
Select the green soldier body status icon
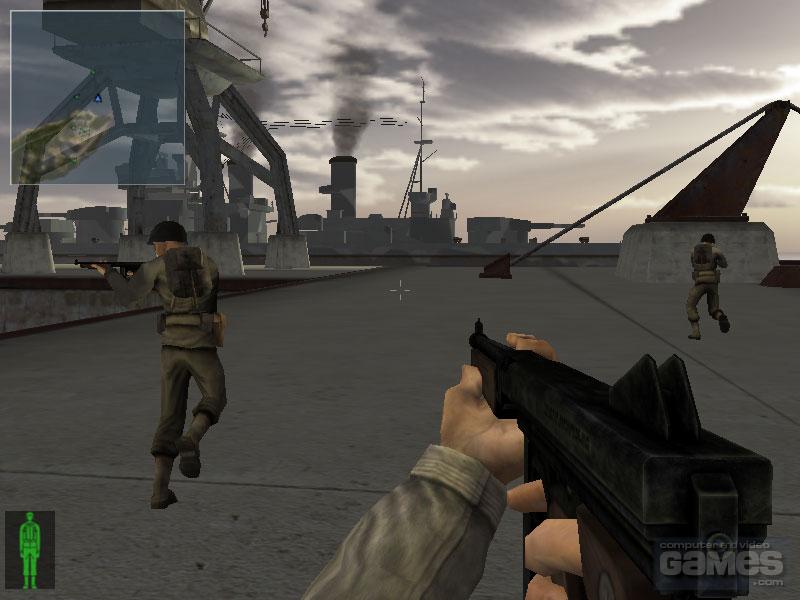(x=30, y=549)
